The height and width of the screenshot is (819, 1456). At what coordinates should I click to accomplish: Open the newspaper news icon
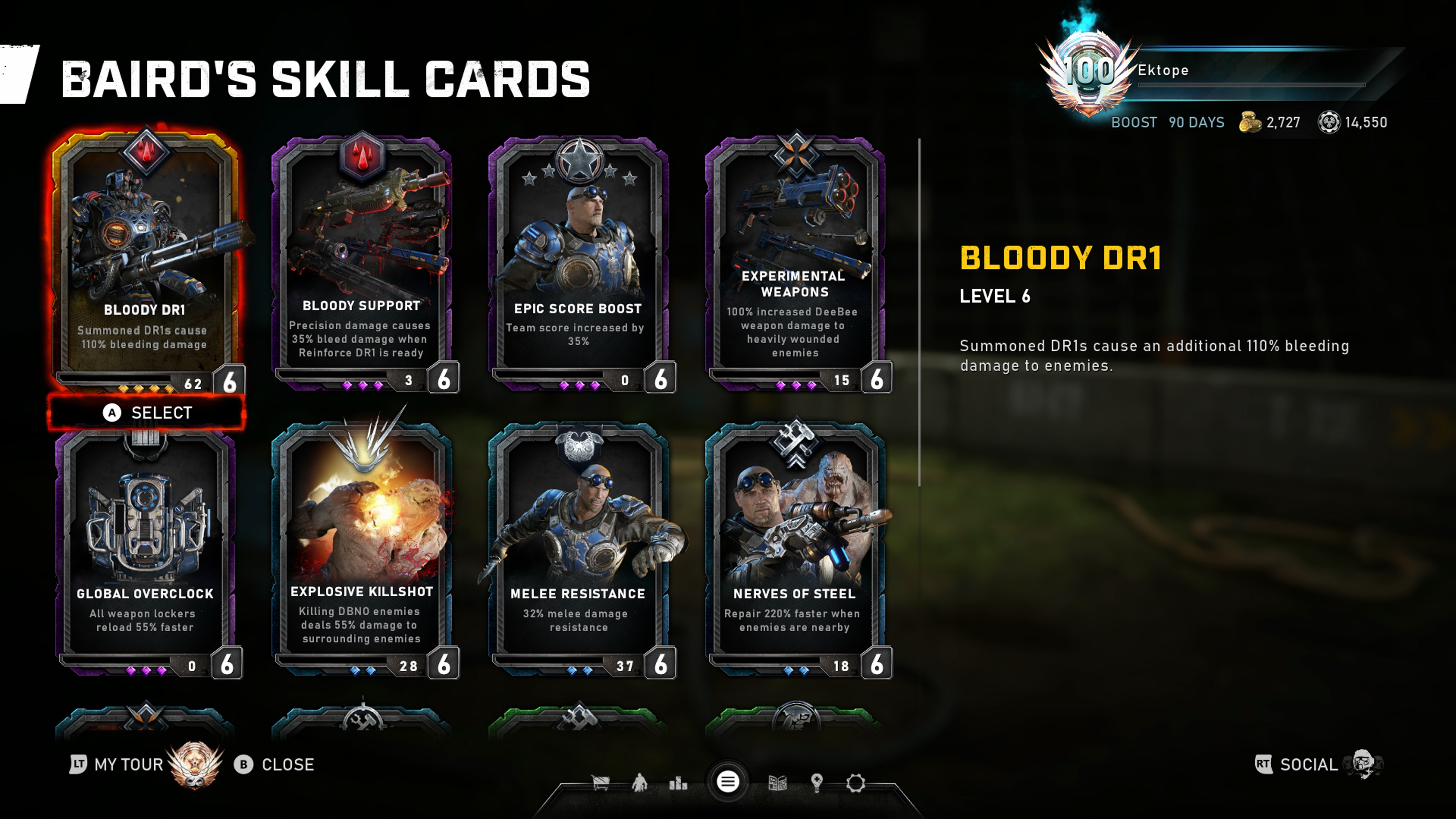pyautogui.click(x=777, y=783)
